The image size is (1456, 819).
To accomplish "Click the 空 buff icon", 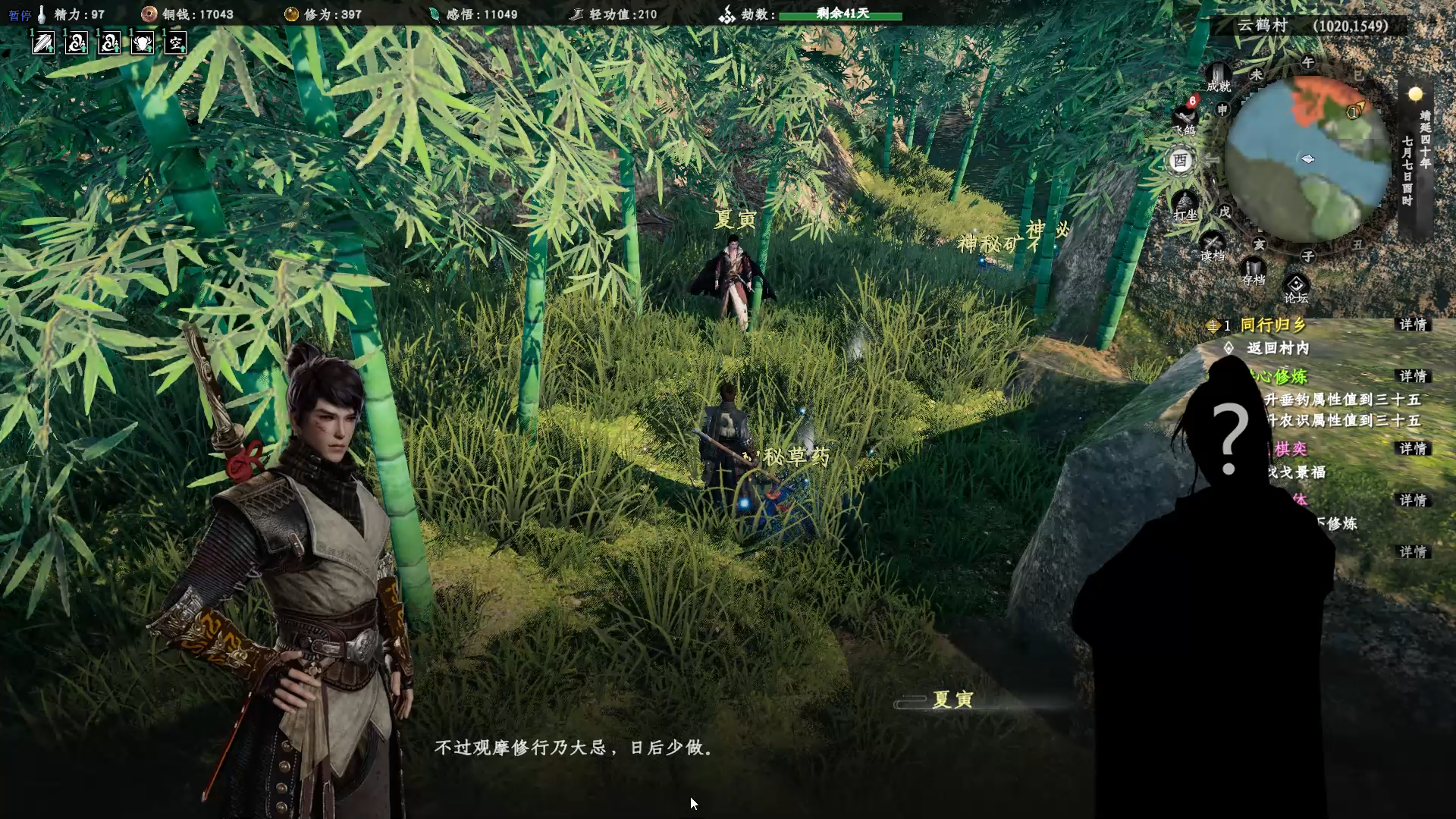I will click(176, 43).
